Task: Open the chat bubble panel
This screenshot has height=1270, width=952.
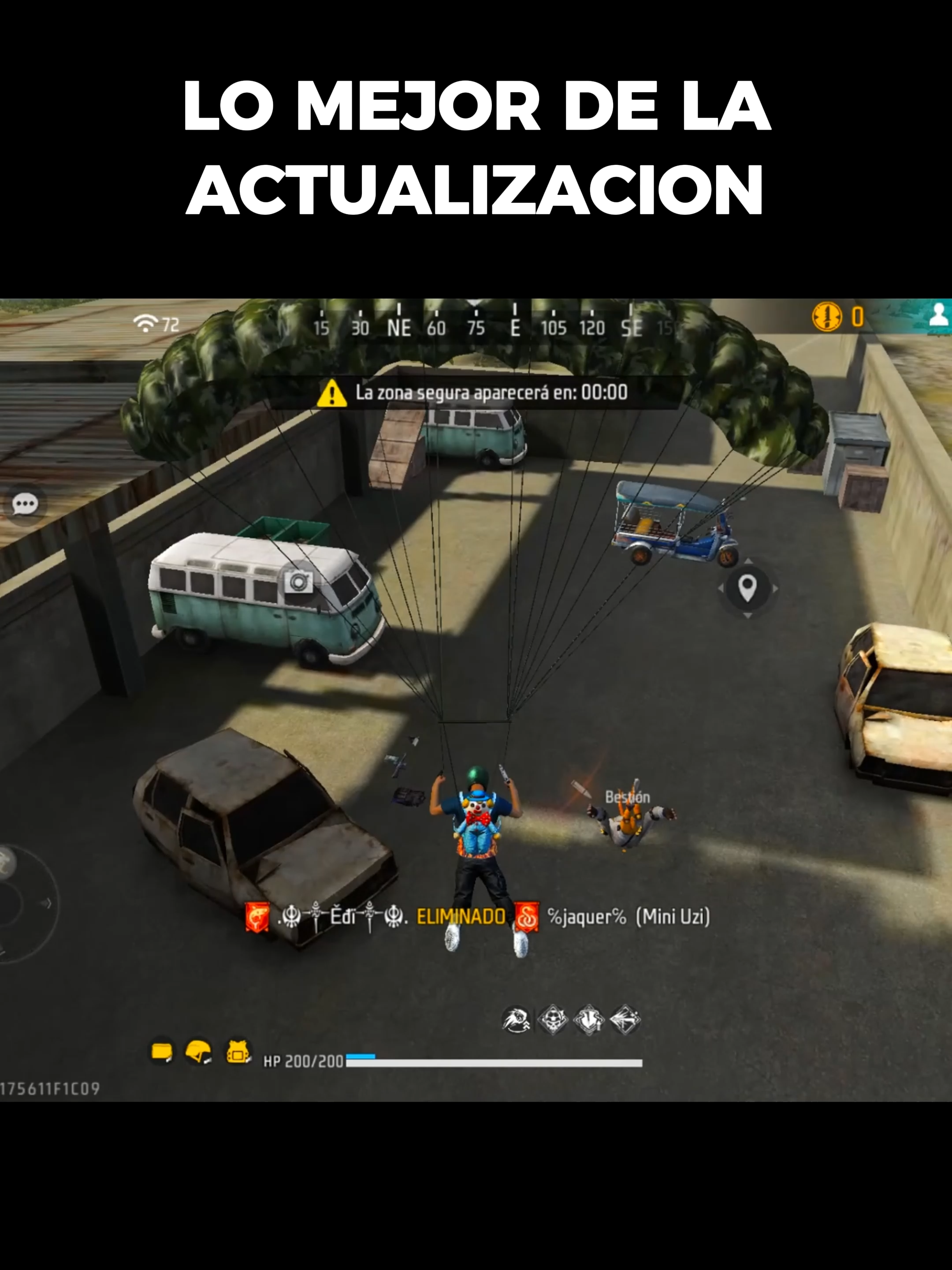Action: tap(25, 504)
